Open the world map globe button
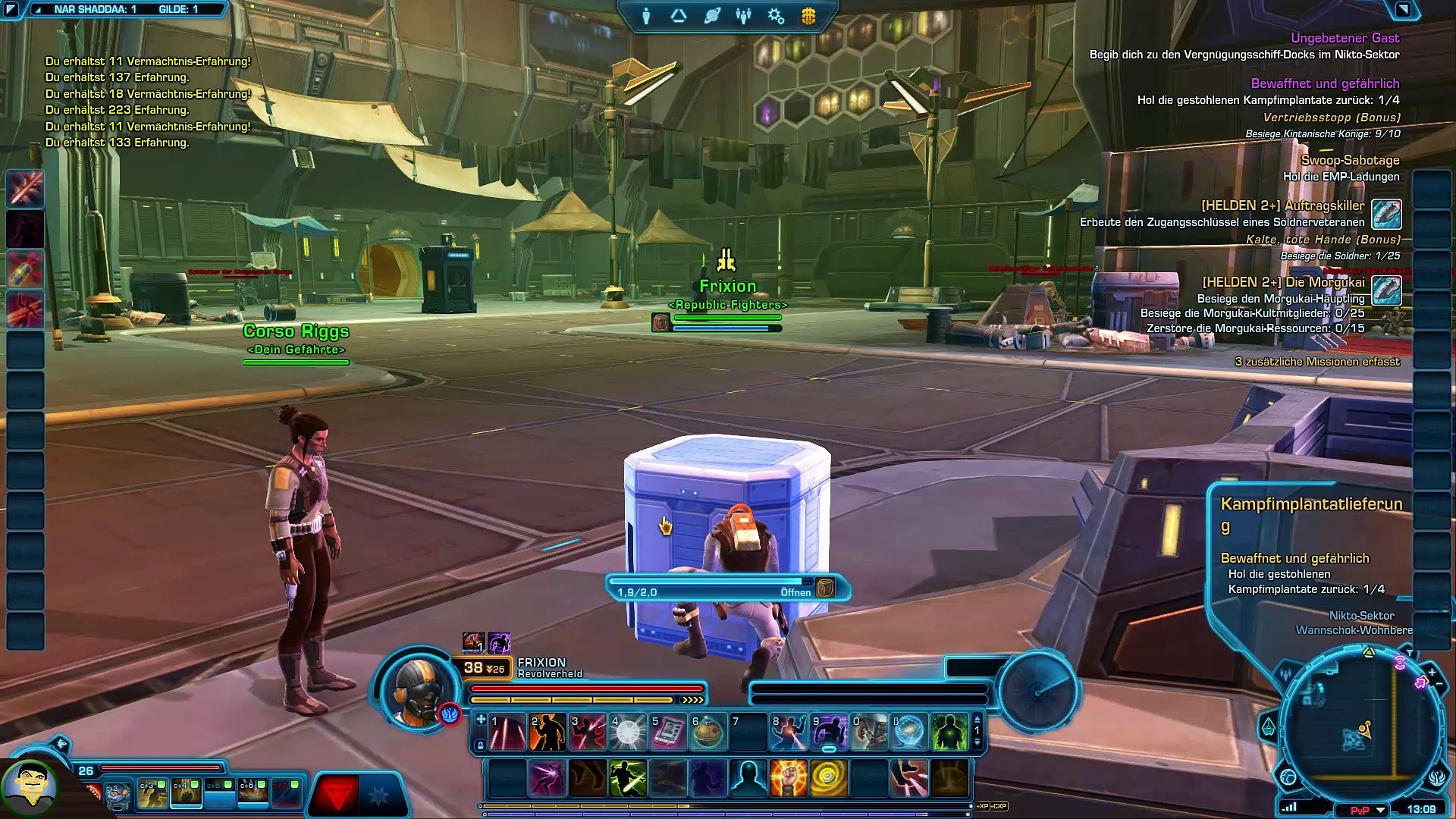 pyautogui.click(x=1288, y=777)
